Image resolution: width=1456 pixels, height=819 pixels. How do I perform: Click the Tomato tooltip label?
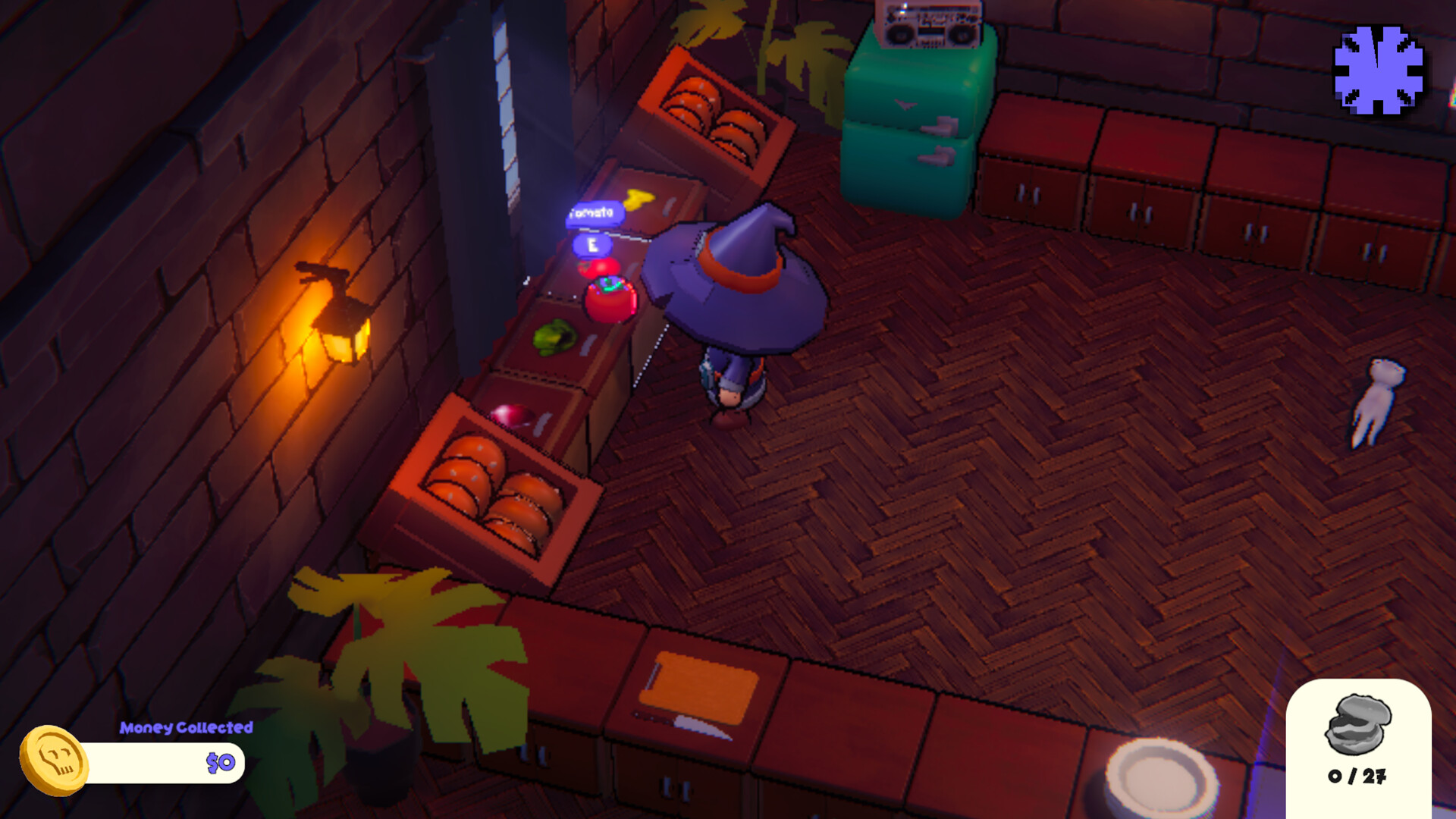(595, 212)
